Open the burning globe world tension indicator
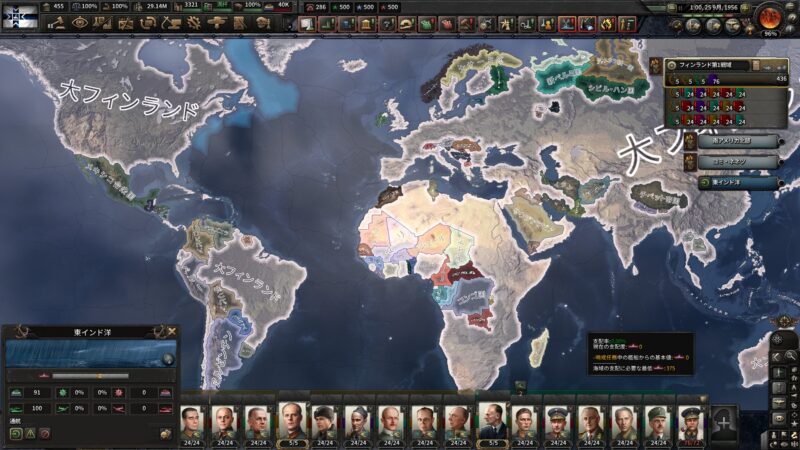 769,17
